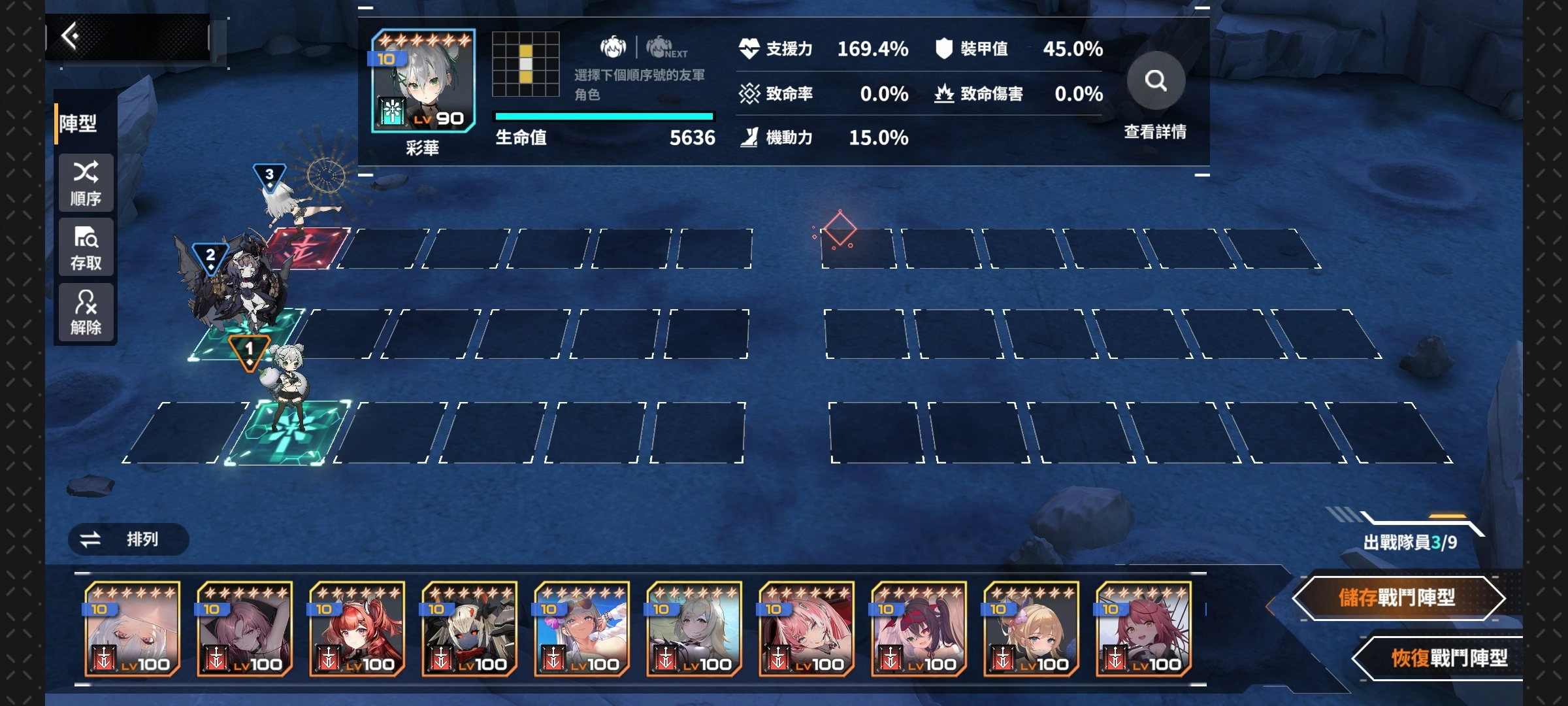Click the 裝甲值 shield stat icon

pos(943,47)
